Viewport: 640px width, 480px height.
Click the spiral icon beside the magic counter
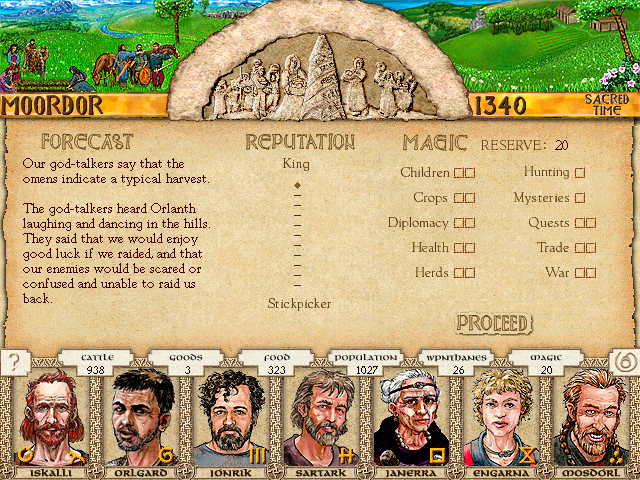click(623, 361)
